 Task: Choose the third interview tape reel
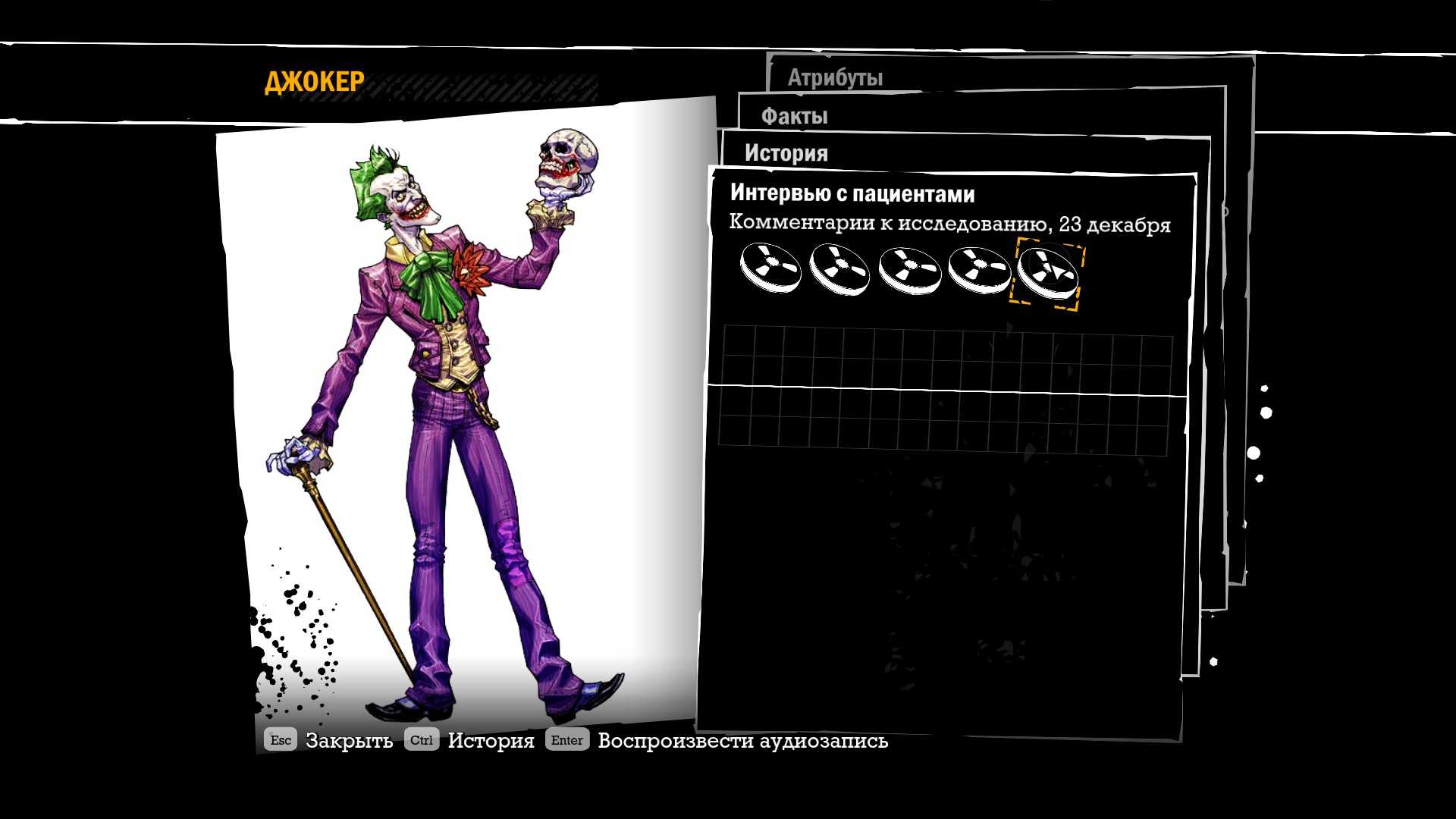pyautogui.click(x=909, y=271)
